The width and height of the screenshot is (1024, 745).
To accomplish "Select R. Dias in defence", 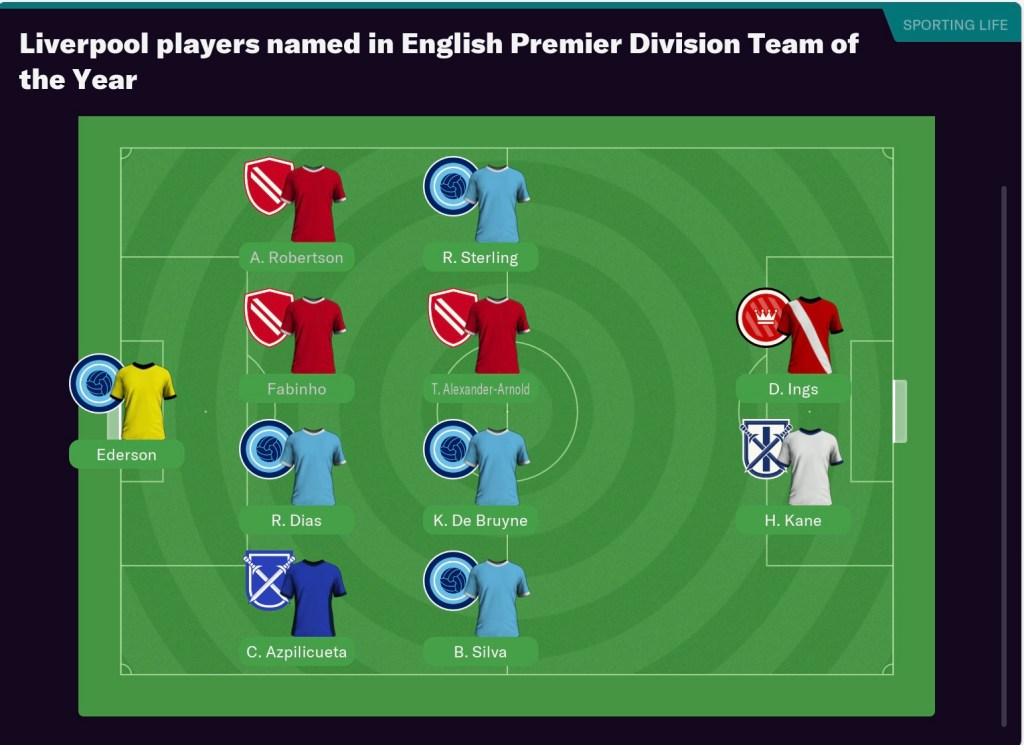I will tap(296, 520).
